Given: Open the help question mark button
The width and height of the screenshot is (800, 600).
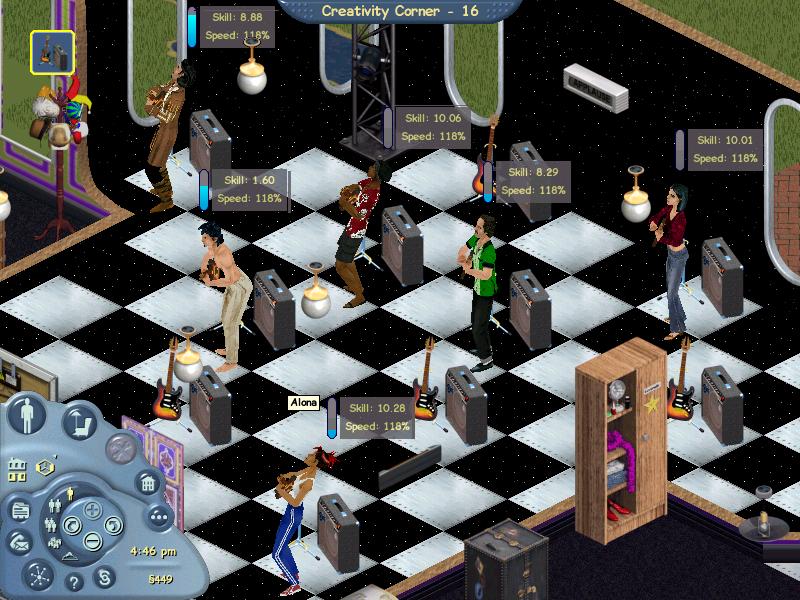Looking at the screenshot, I should tap(74, 583).
